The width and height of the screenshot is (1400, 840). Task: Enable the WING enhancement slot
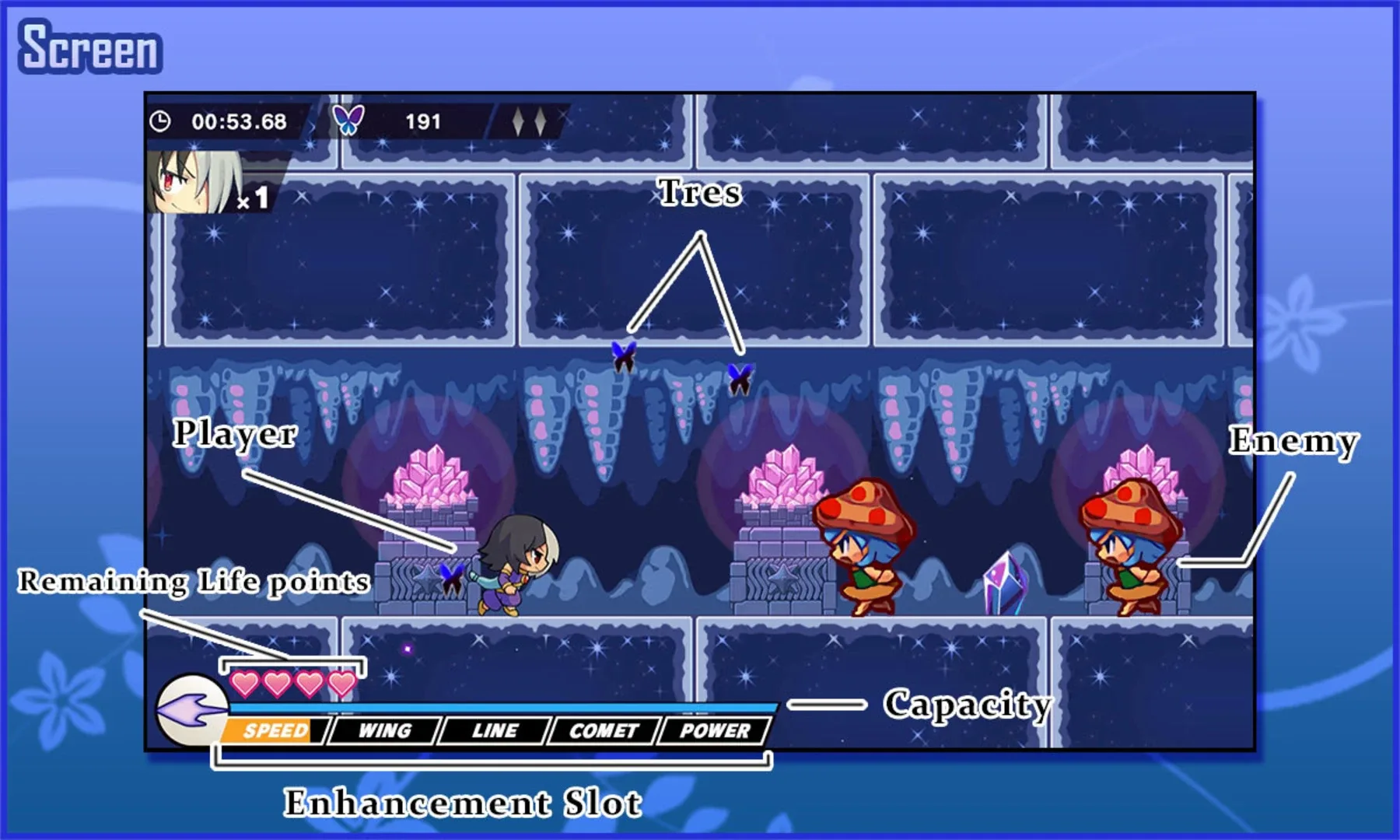(x=384, y=730)
